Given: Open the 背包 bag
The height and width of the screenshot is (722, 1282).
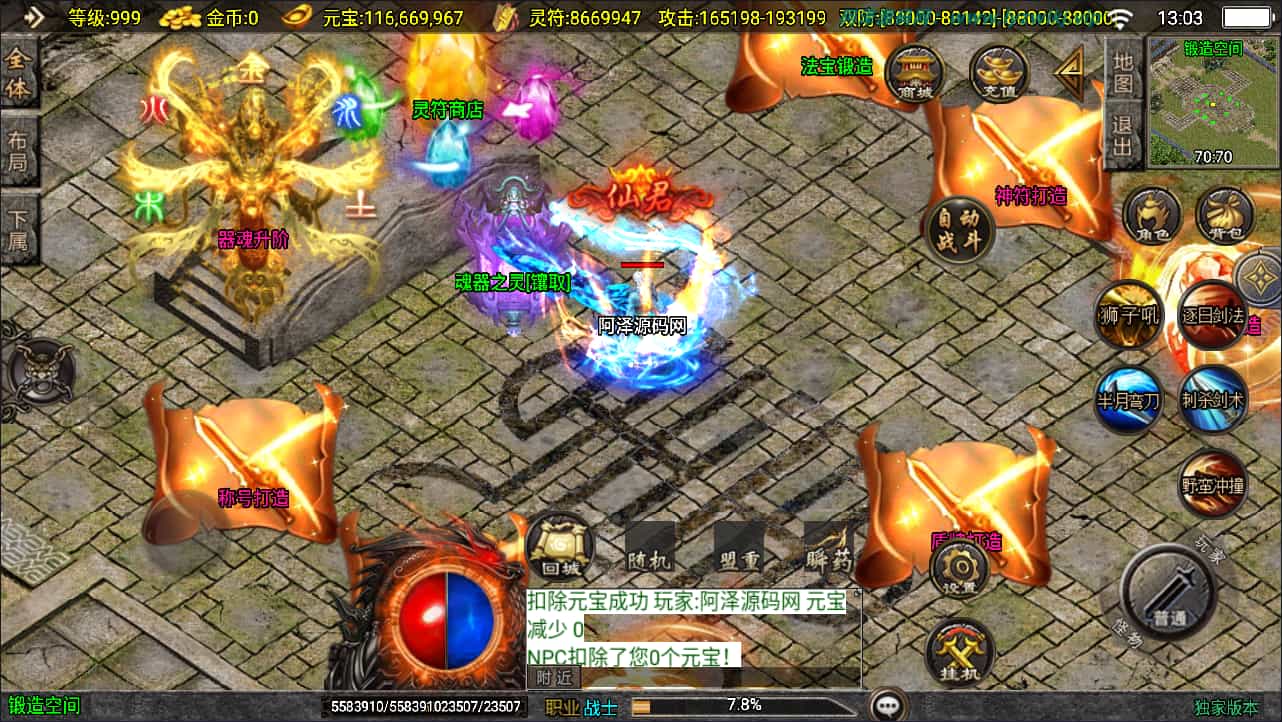Looking at the screenshot, I should (1225, 216).
